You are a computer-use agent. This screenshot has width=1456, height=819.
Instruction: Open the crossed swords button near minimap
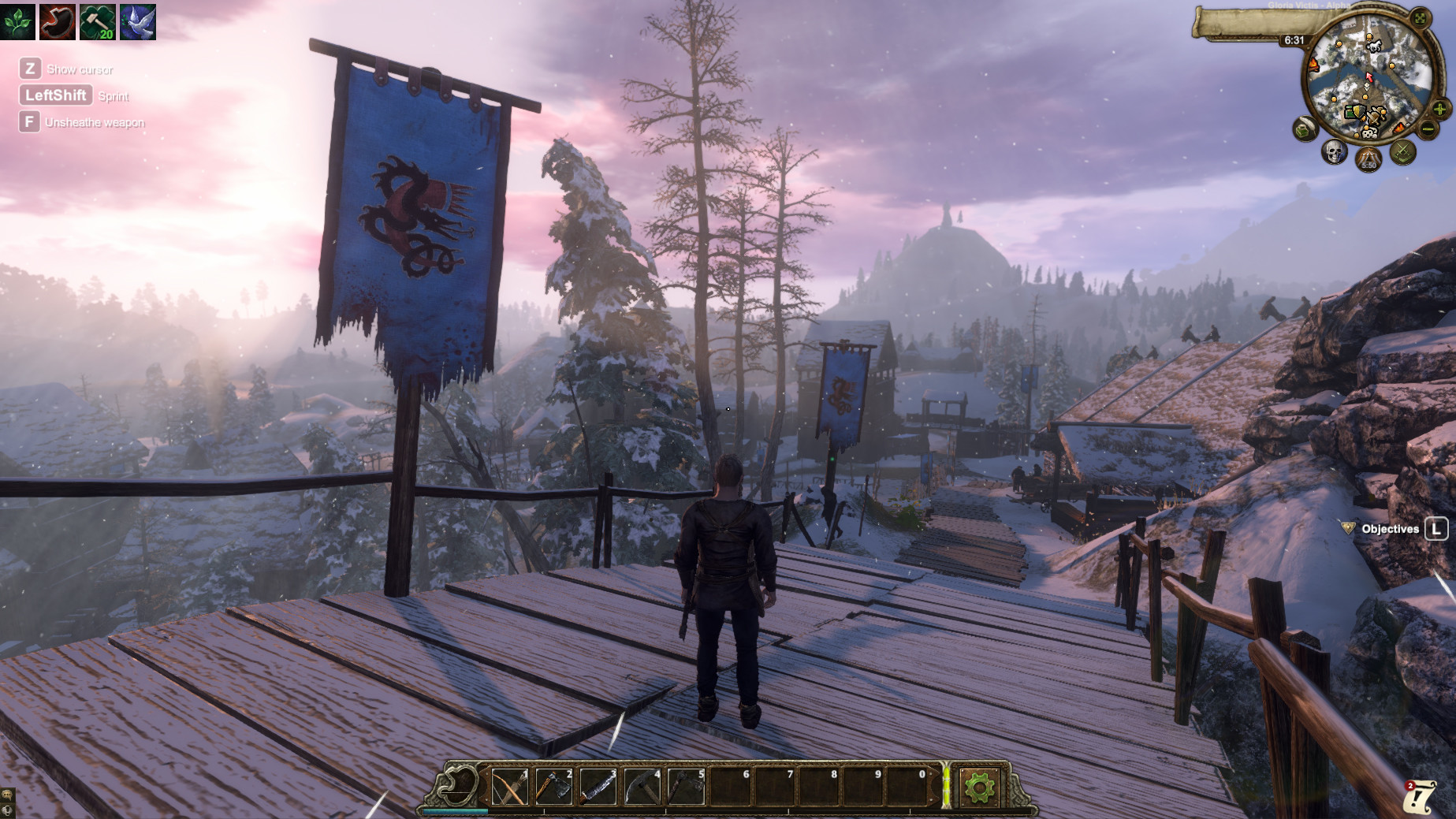pyautogui.click(x=1402, y=151)
